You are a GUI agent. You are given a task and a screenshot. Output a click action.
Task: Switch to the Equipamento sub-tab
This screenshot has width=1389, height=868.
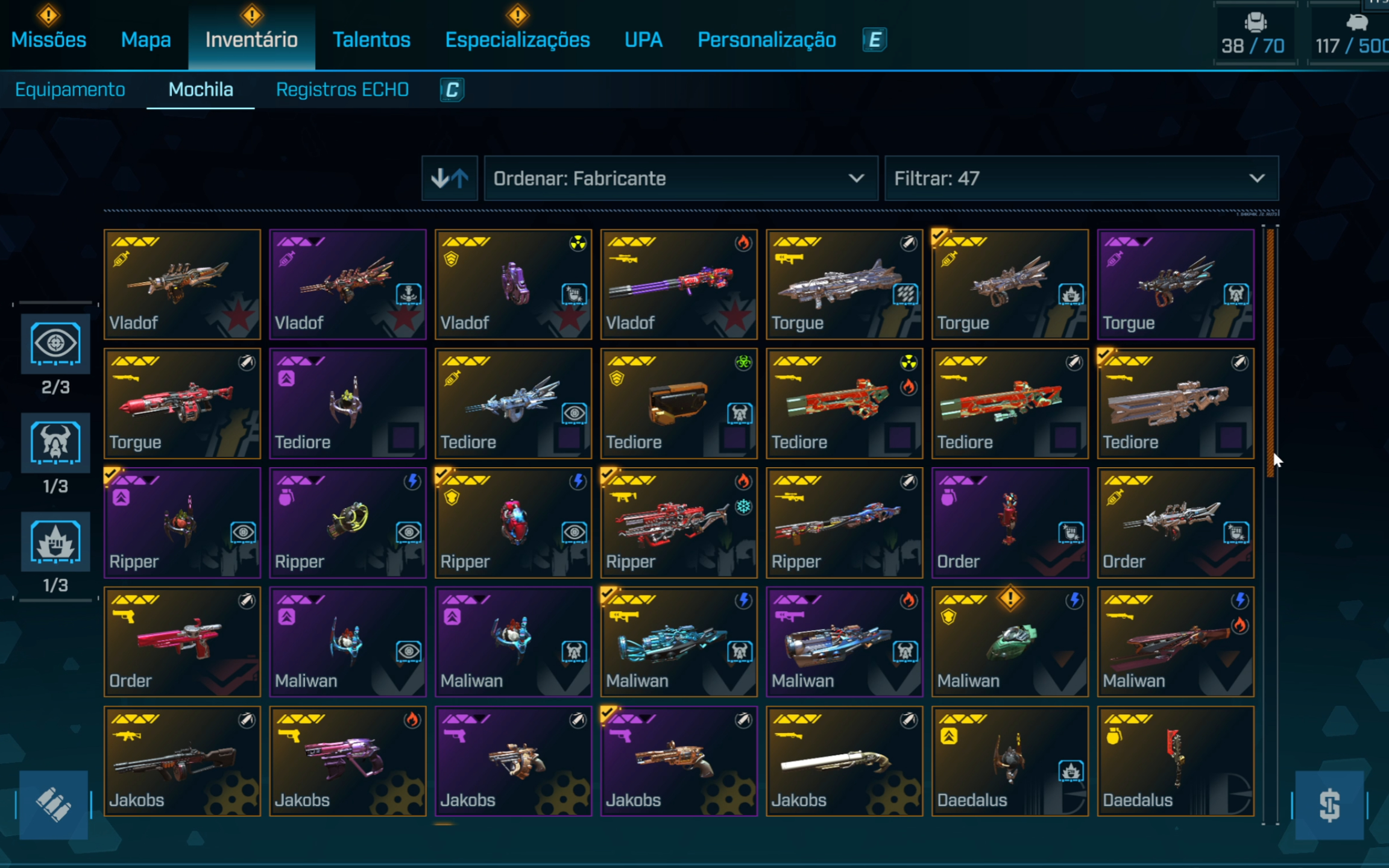(70, 90)
